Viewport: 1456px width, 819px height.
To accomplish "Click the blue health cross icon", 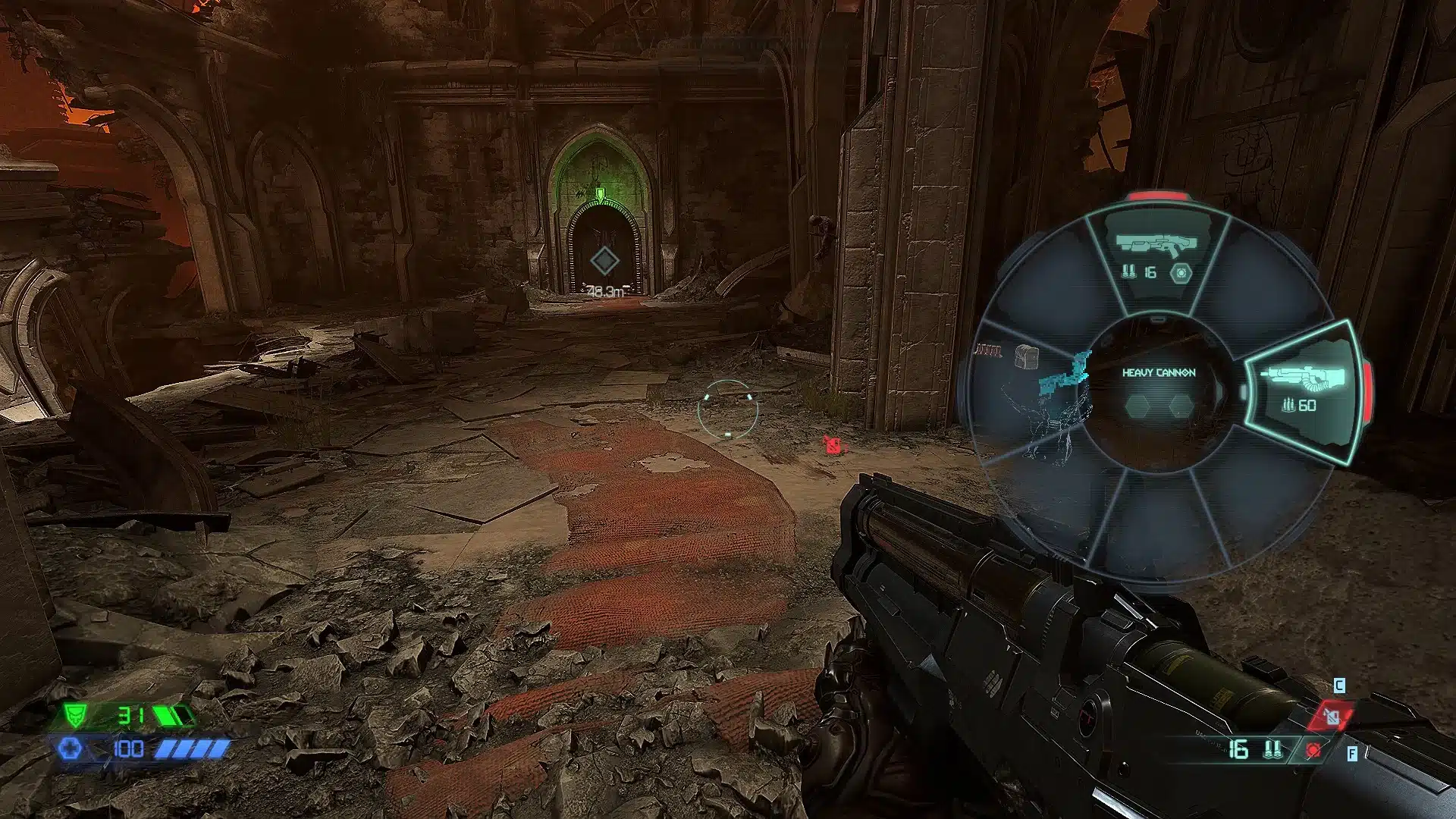I will [x=70, y=748].
